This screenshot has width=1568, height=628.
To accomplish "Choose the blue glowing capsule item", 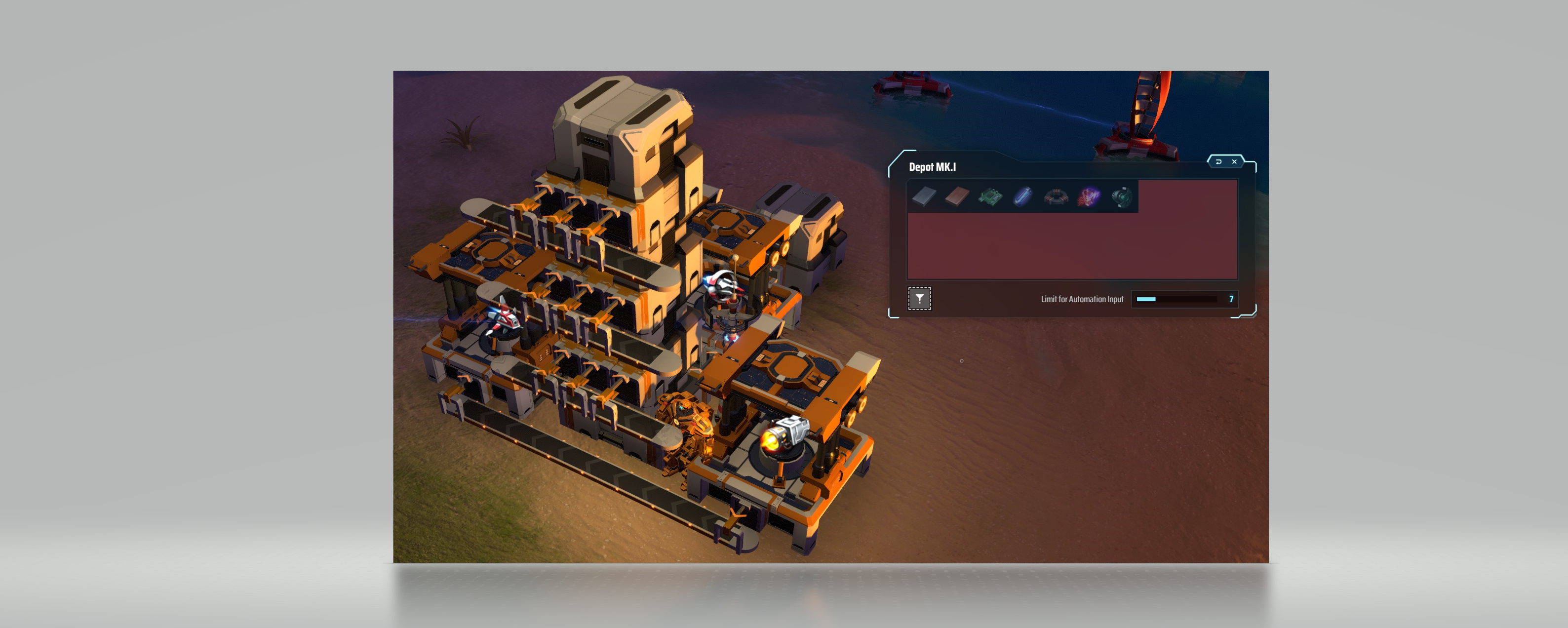I will click(x=1023, y=196).
